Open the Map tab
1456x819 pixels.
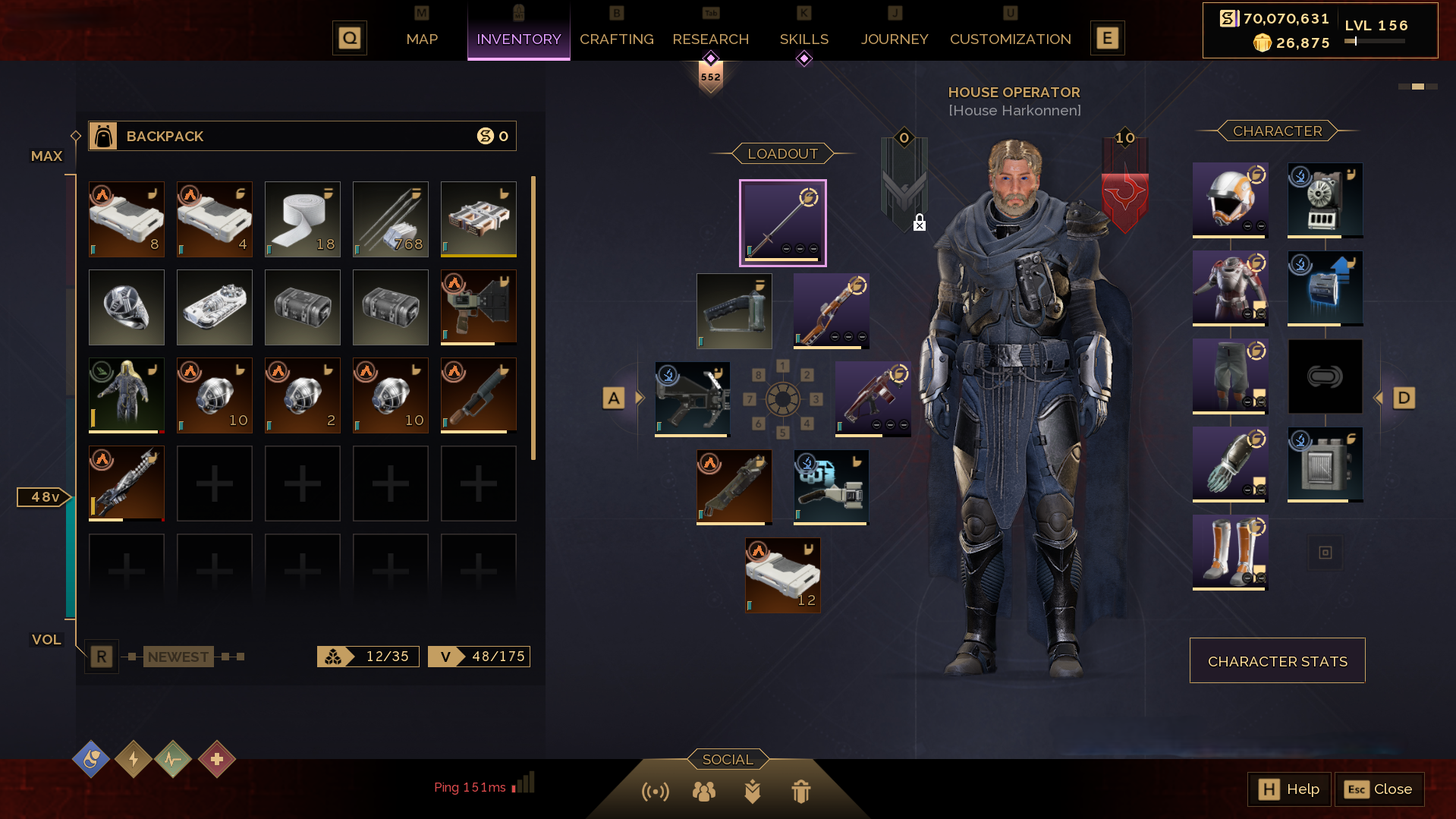coord(422,39)
